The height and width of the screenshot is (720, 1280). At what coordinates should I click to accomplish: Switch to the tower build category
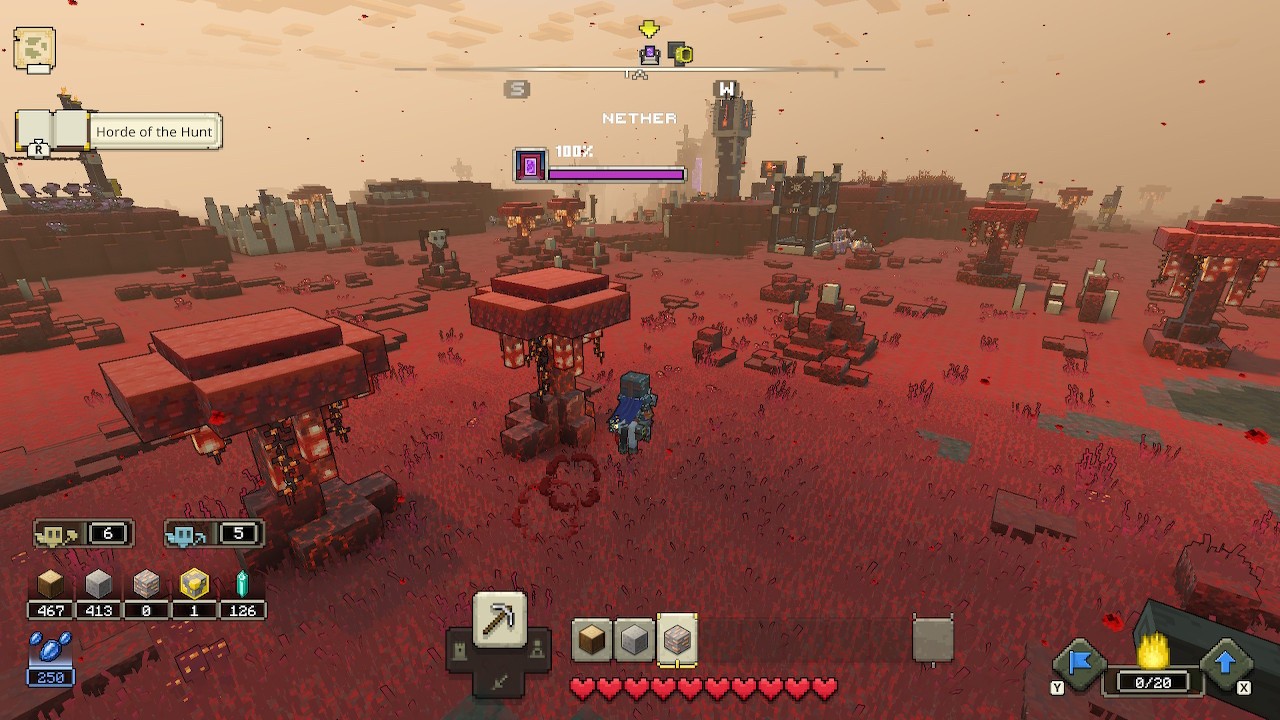click(459, 652)
